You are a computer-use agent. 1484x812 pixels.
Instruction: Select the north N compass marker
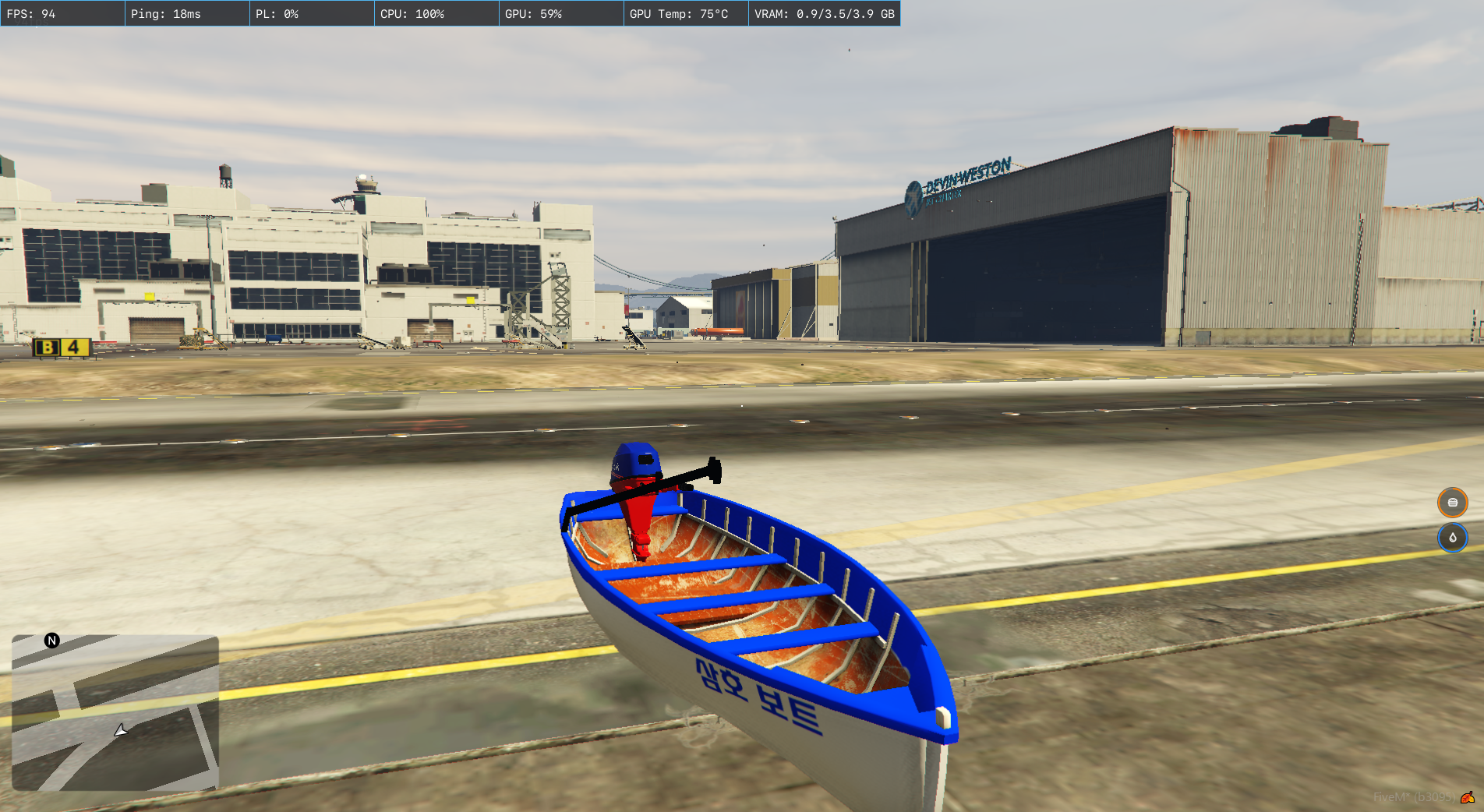[52, 641]
